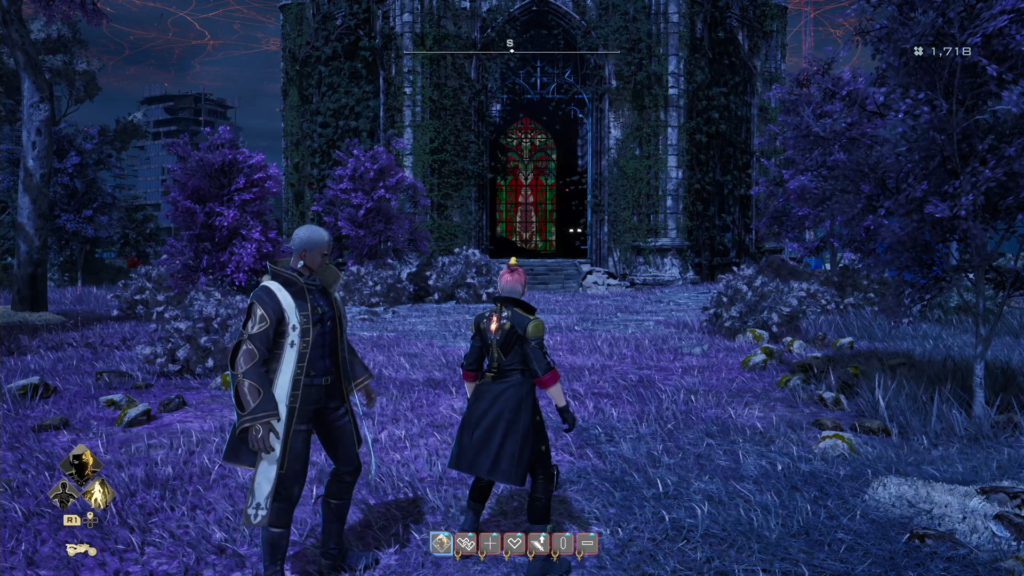This screenshot has width=1024, height=576.
Task: Switch to the dark silhouette party member
Action: (x=64, y=492)
